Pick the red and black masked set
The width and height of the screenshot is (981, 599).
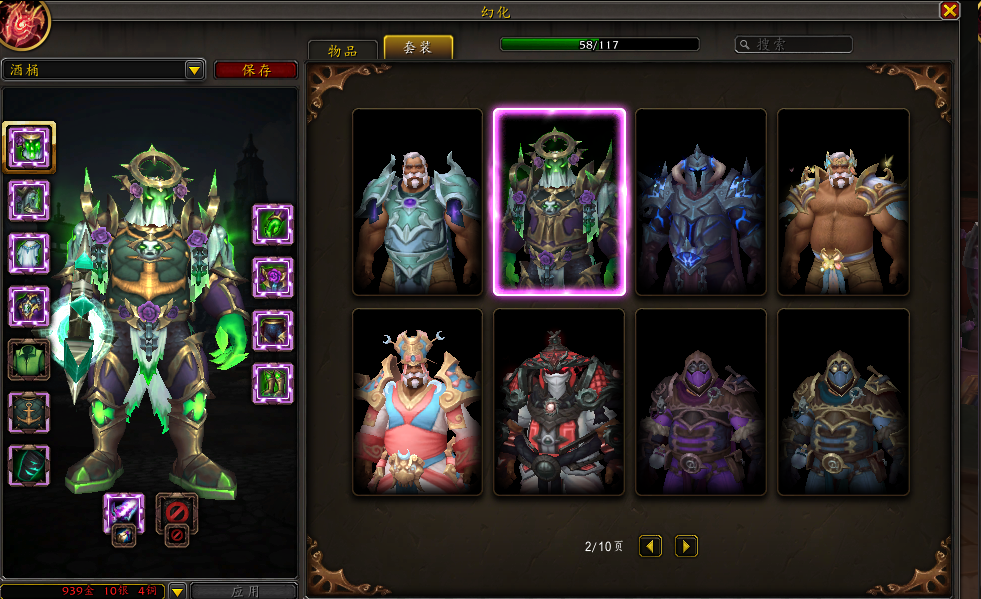(559, 402)
